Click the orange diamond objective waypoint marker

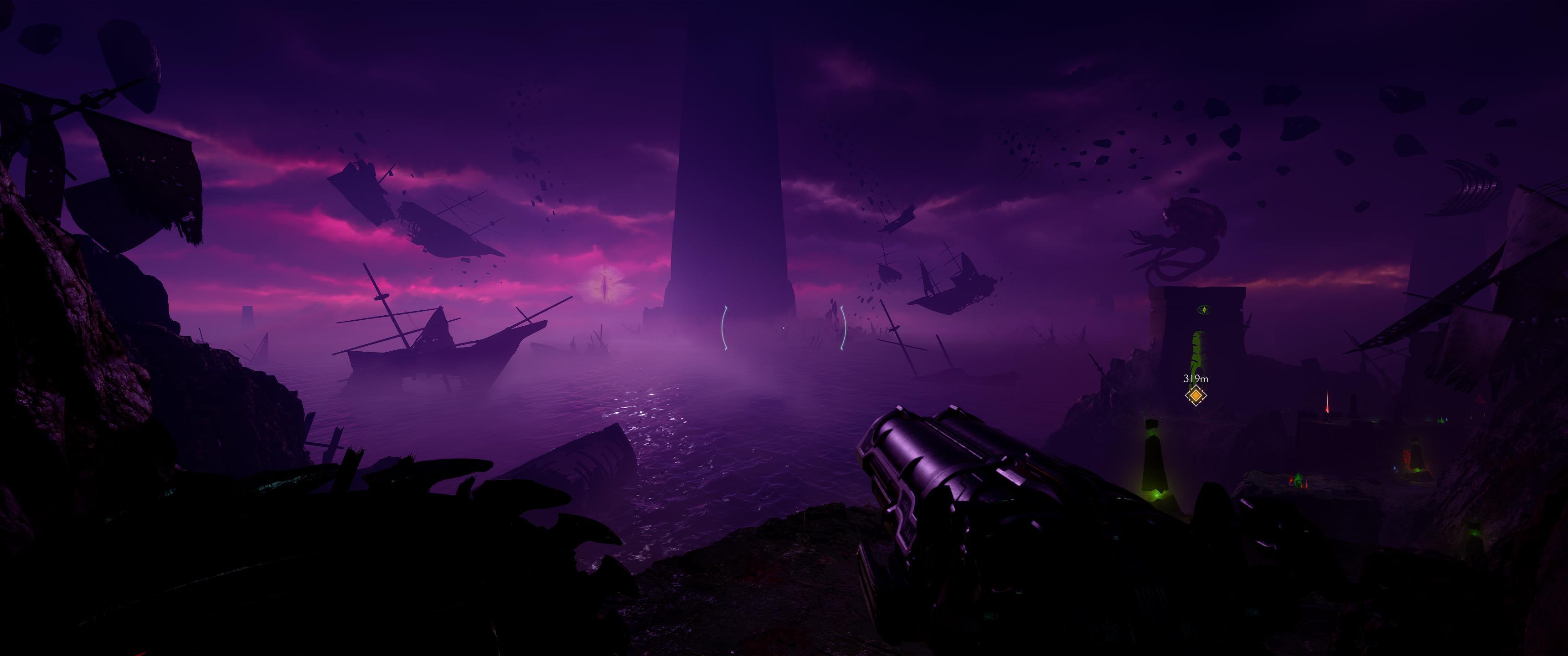[x=1196, y=395]
